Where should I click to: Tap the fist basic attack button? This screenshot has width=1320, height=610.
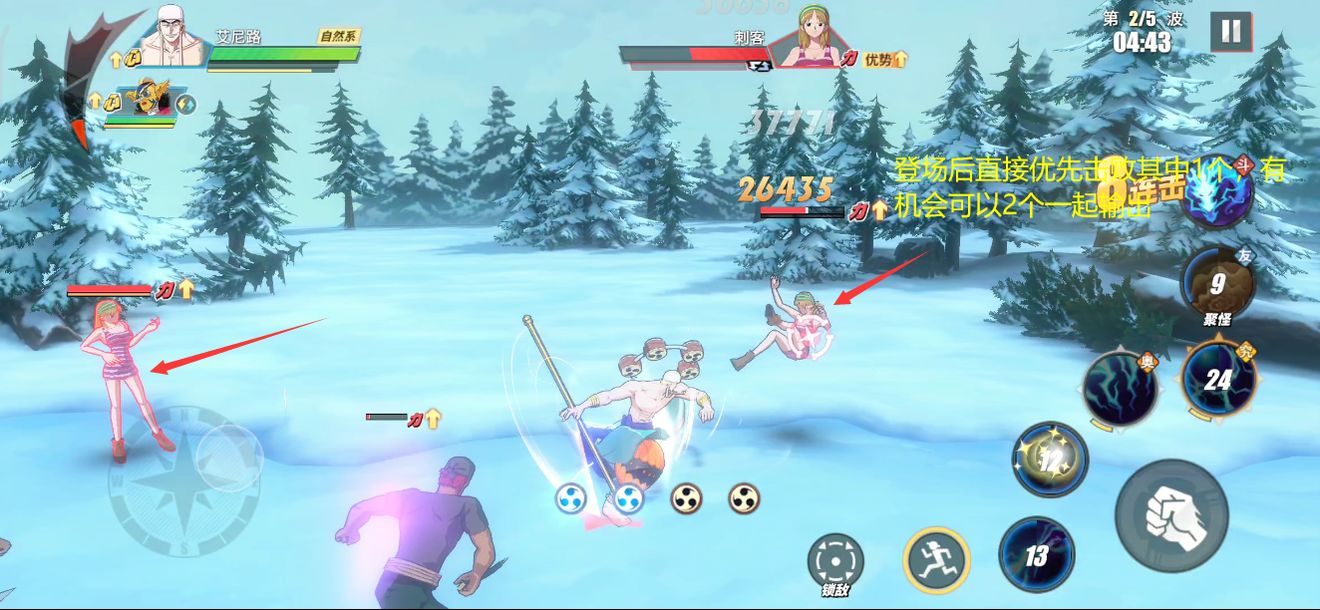coord(1171,516)
